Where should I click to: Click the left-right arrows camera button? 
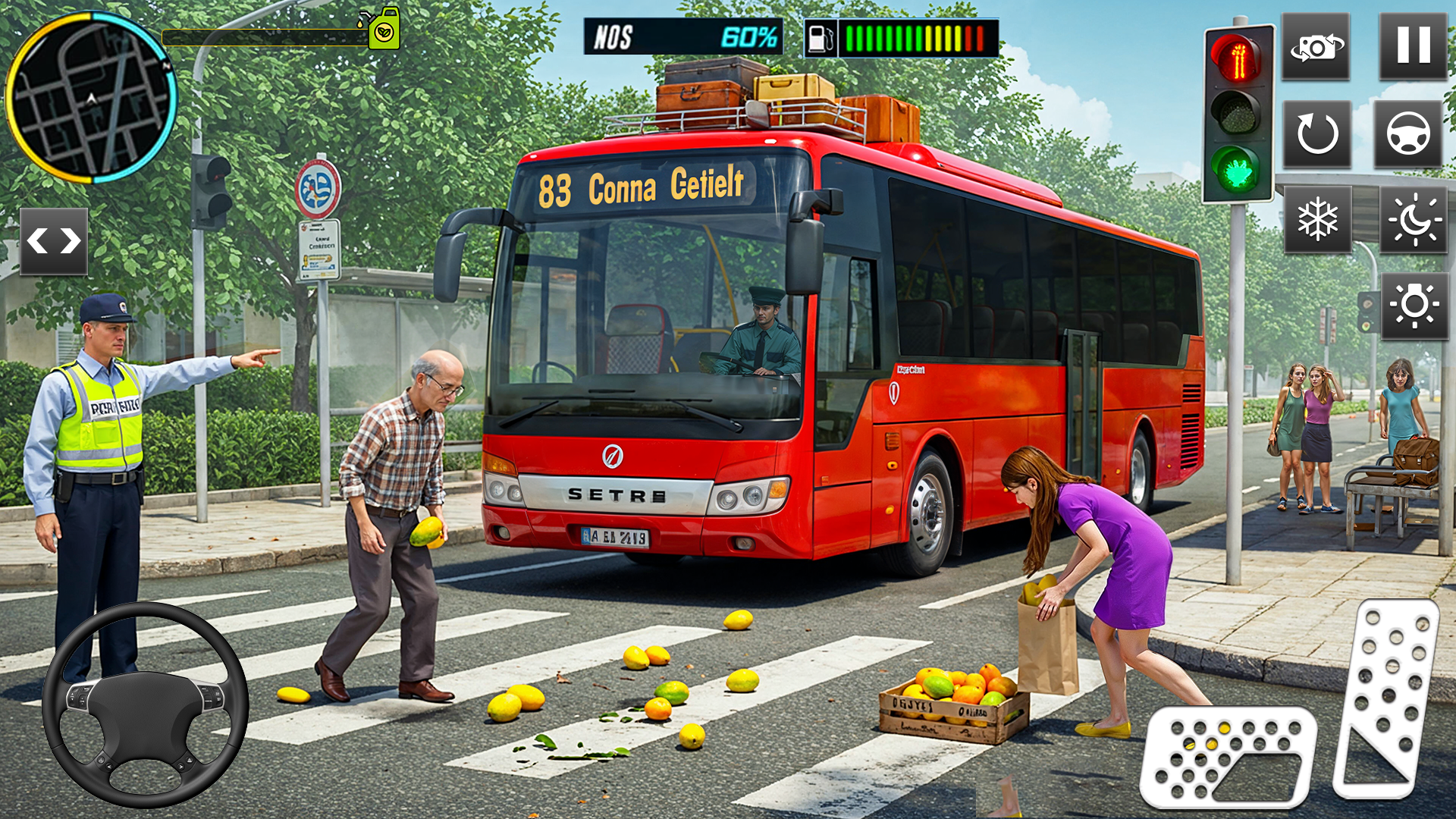point(55,241)
